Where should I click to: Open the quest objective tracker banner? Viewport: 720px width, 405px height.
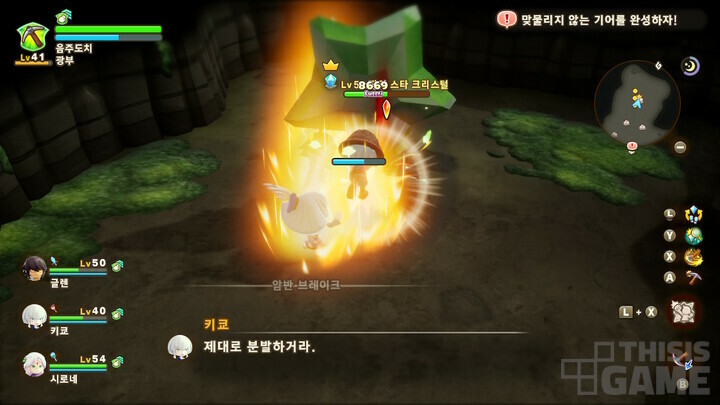click(x=588, y=19)
